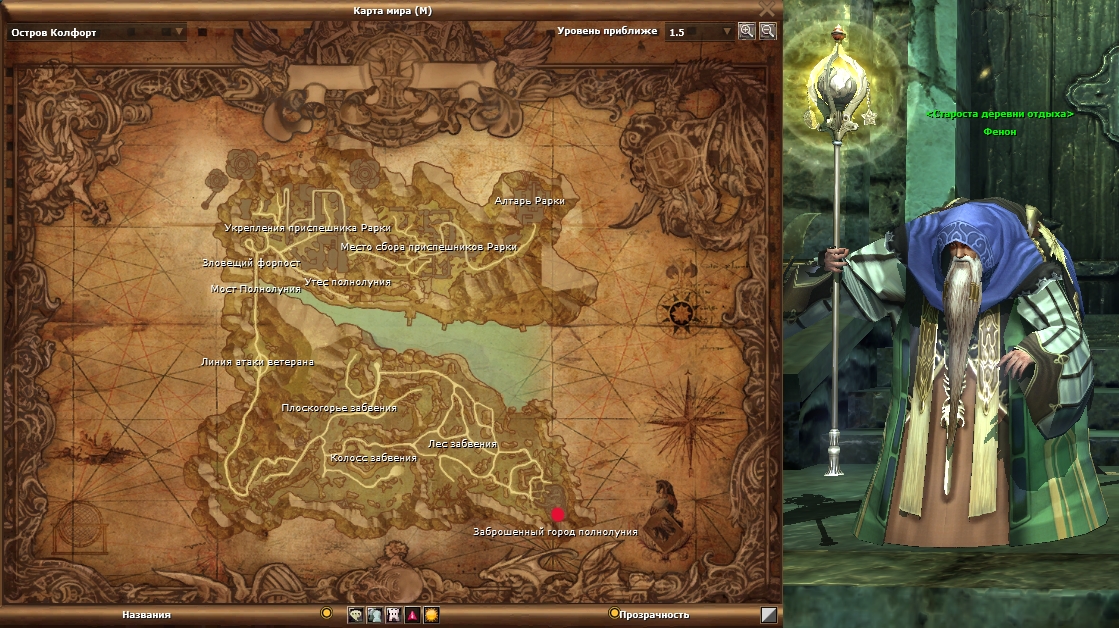The height and width of the screenshot is (628, 1119).
Task: Choose Заброшенный город полнолуния map label
Action: click(x=555, y=532)
